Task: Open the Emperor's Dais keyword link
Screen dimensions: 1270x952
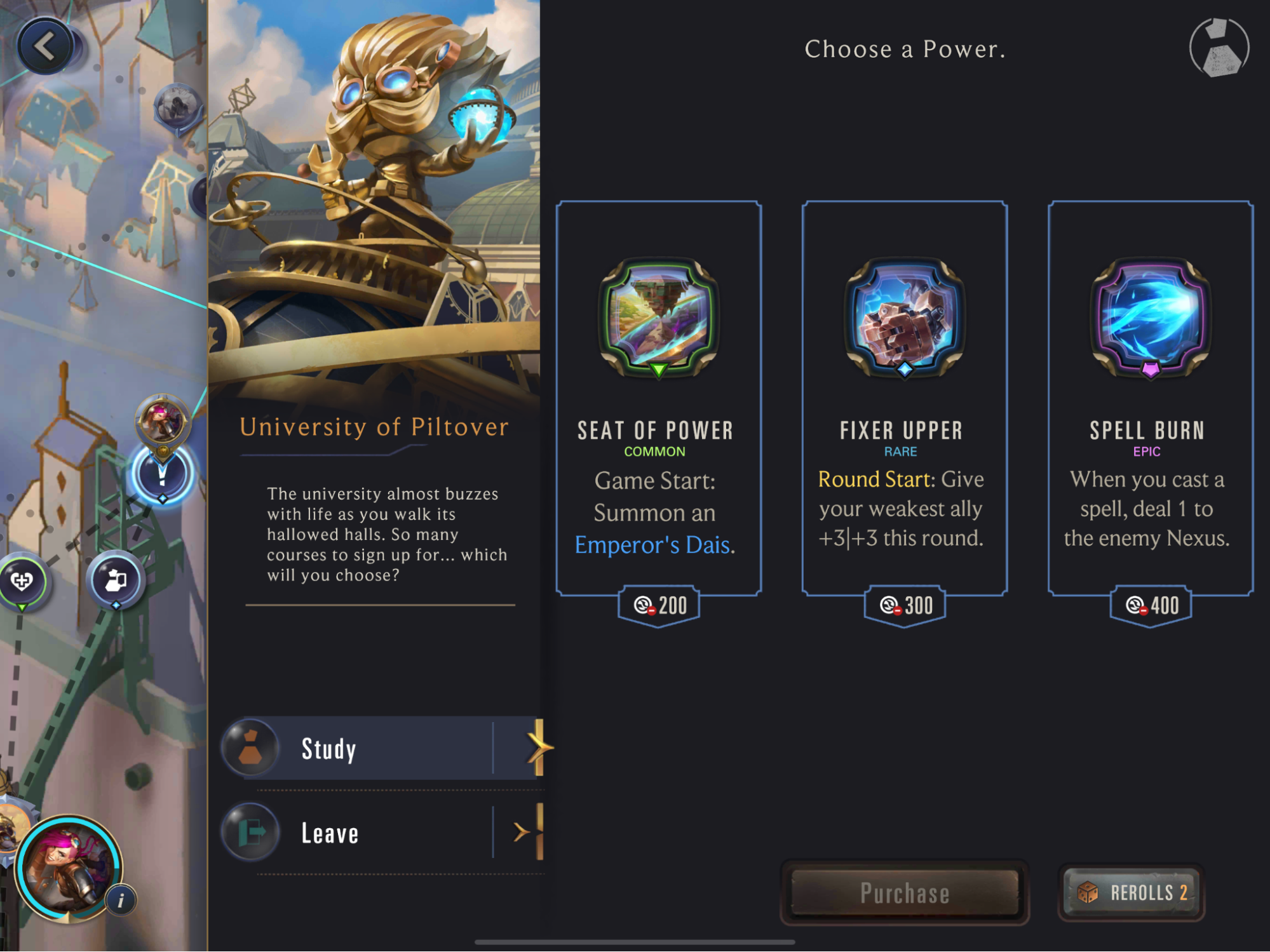Action: pos(654,545)
